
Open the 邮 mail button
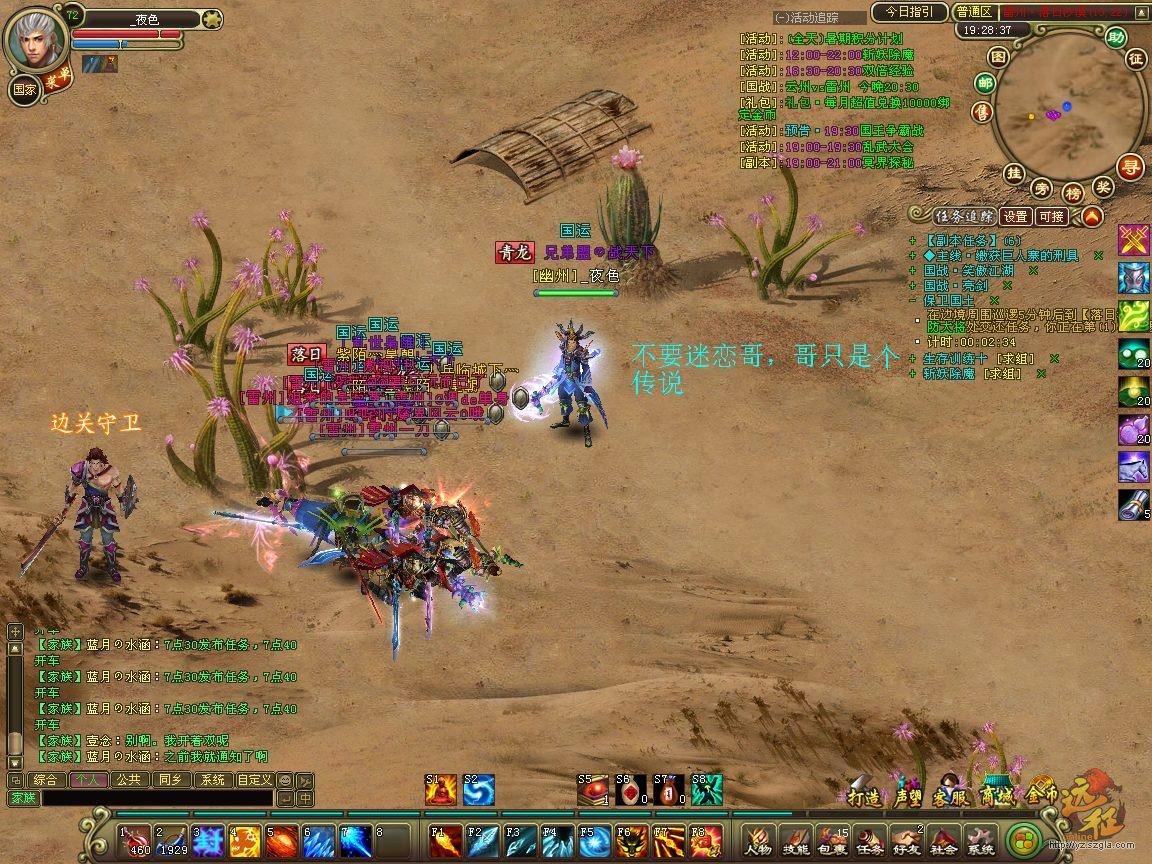pos(985,84)
